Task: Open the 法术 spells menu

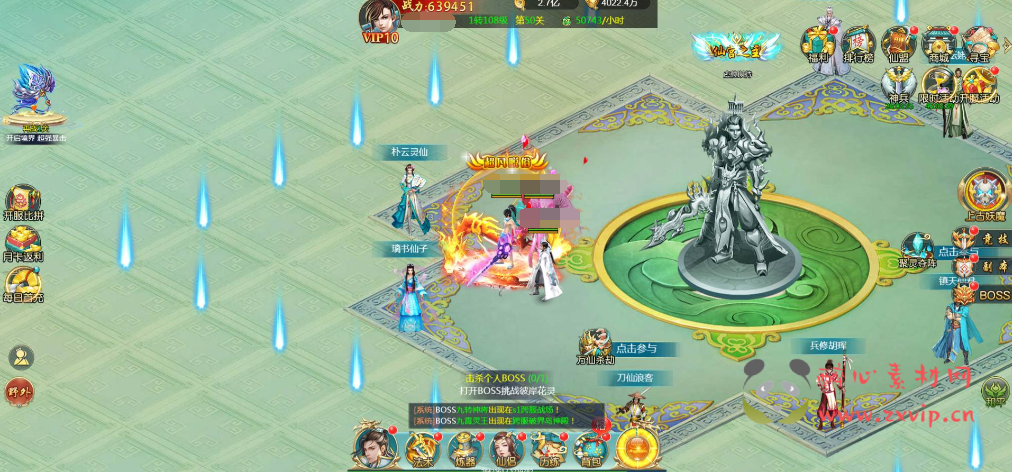Action: [x=419, y=447]
